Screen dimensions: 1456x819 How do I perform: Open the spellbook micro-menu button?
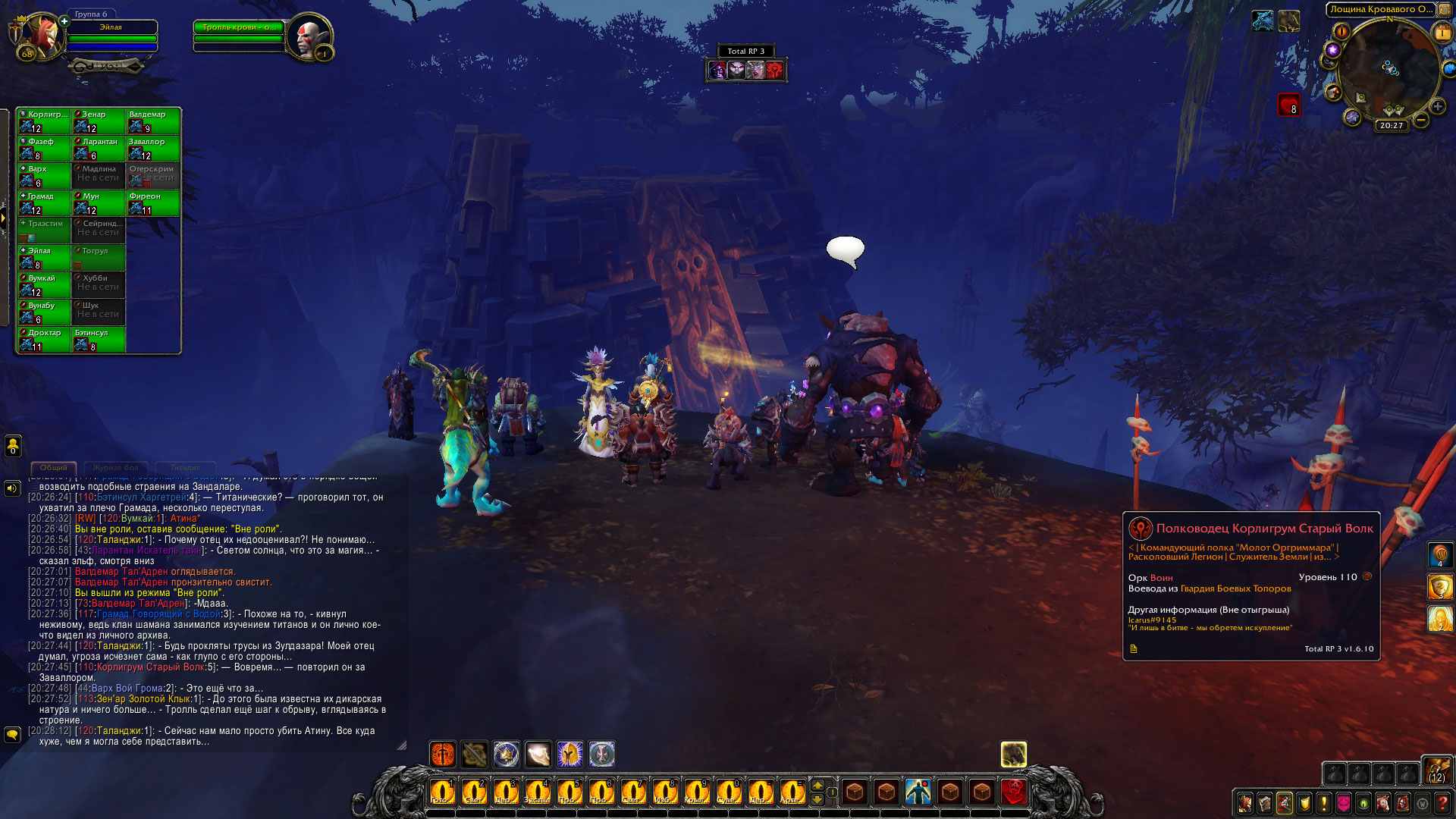(1265, 802)
